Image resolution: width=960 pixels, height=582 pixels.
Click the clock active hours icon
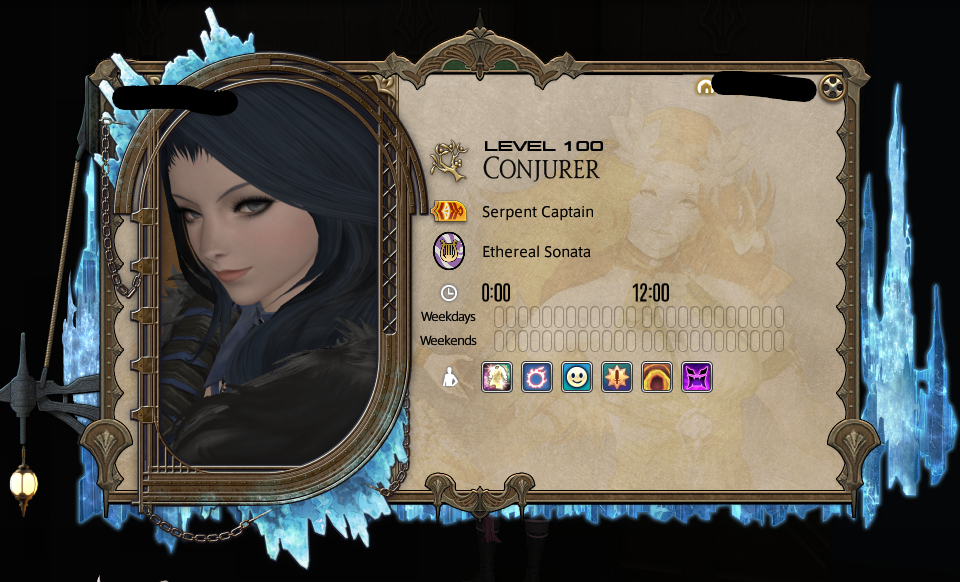pos(449,293)
